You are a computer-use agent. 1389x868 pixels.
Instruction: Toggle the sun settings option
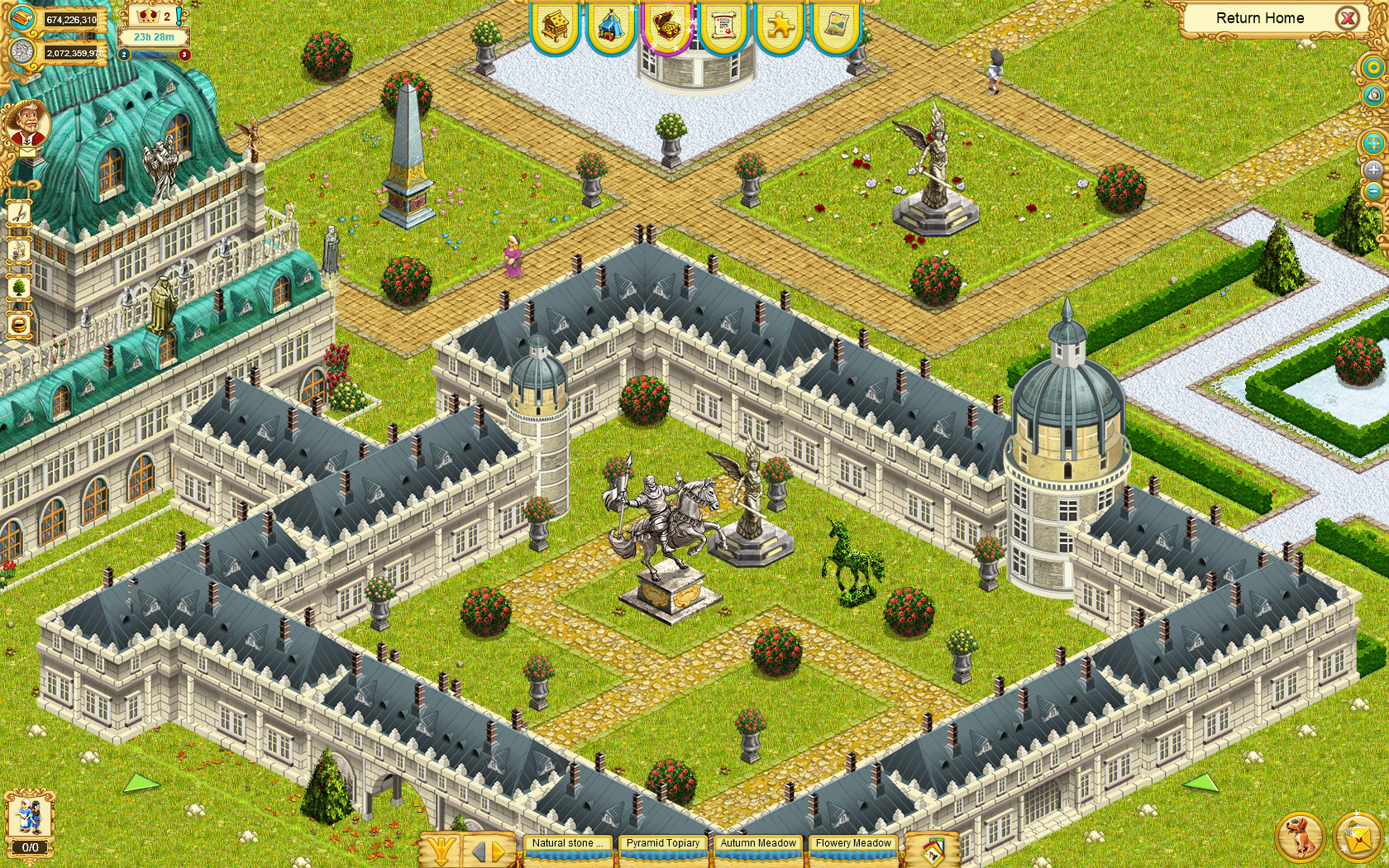coord(1373,67)
